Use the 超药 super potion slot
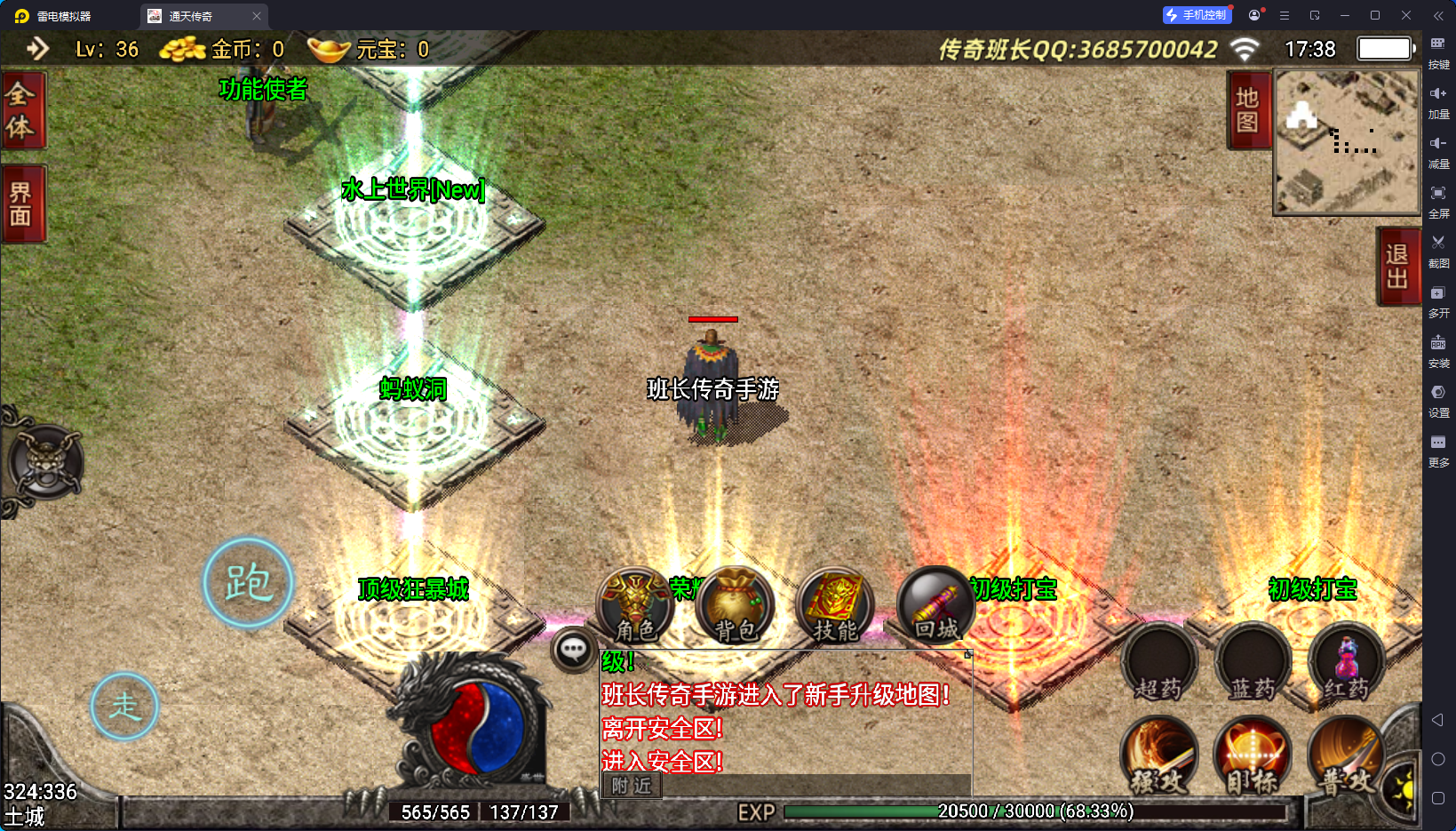1456x831 pixels. click(x=1159, y=663)
